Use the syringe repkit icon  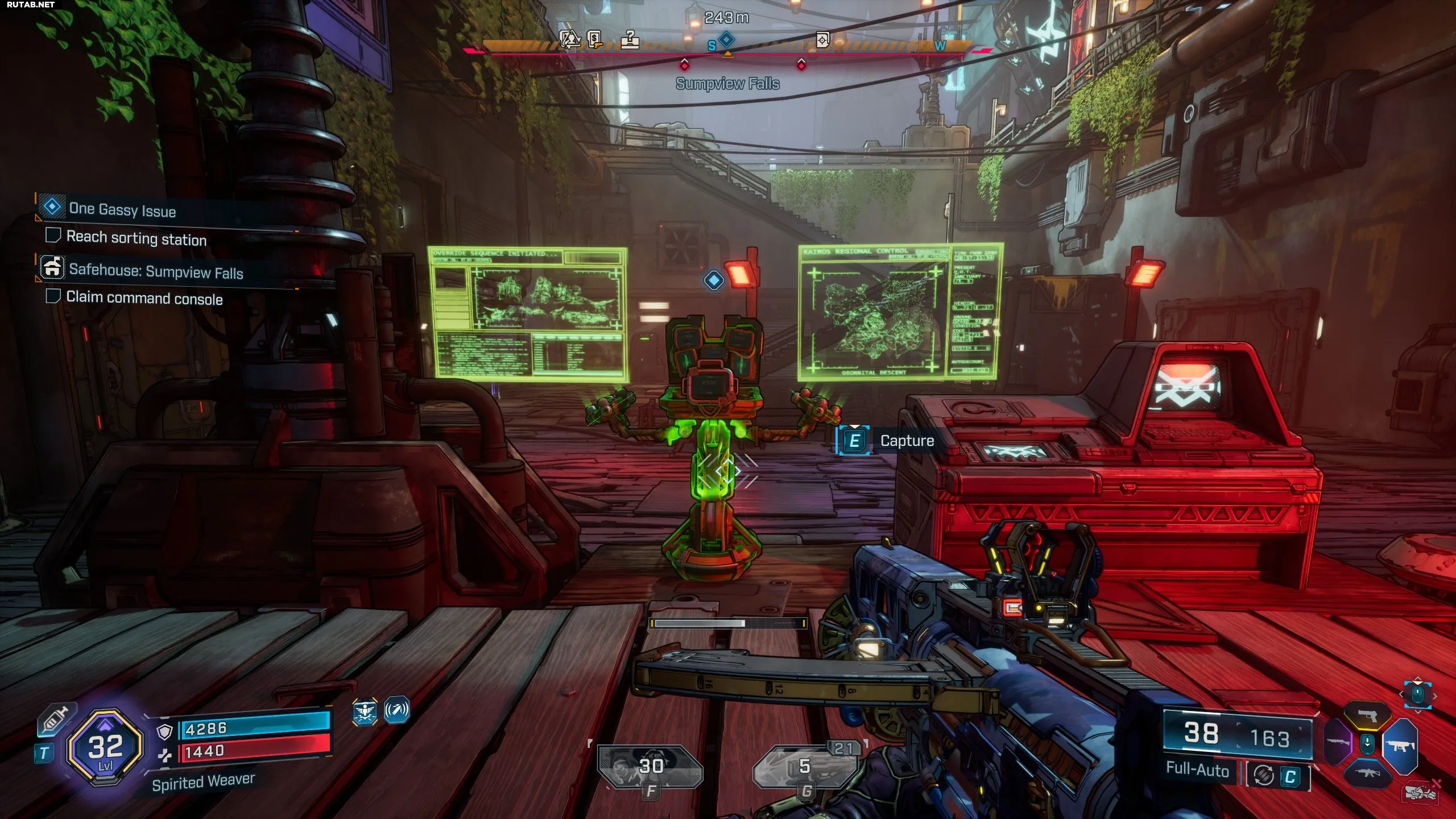tap(53, 721)
